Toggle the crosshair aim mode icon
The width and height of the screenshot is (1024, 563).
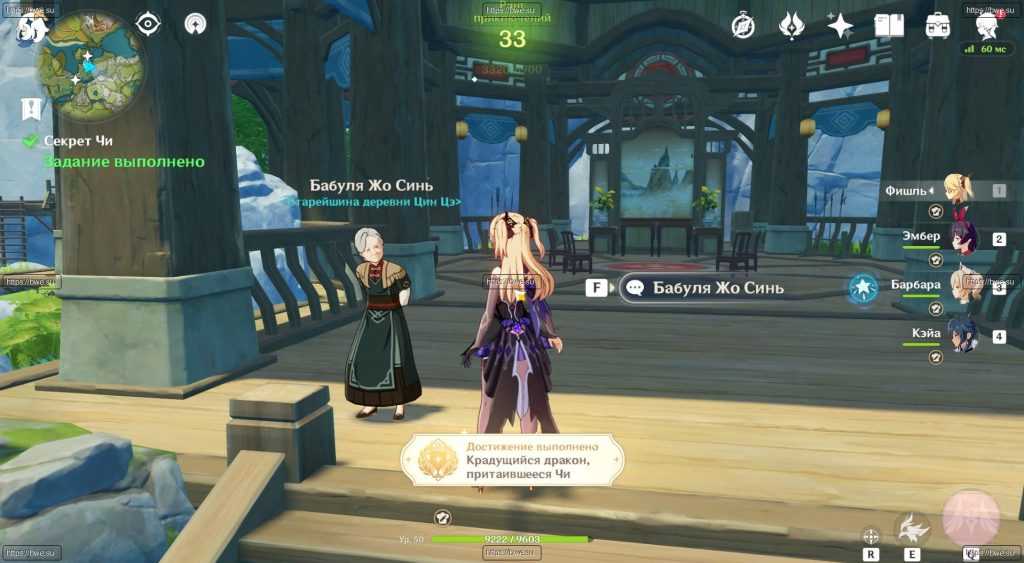871,535
